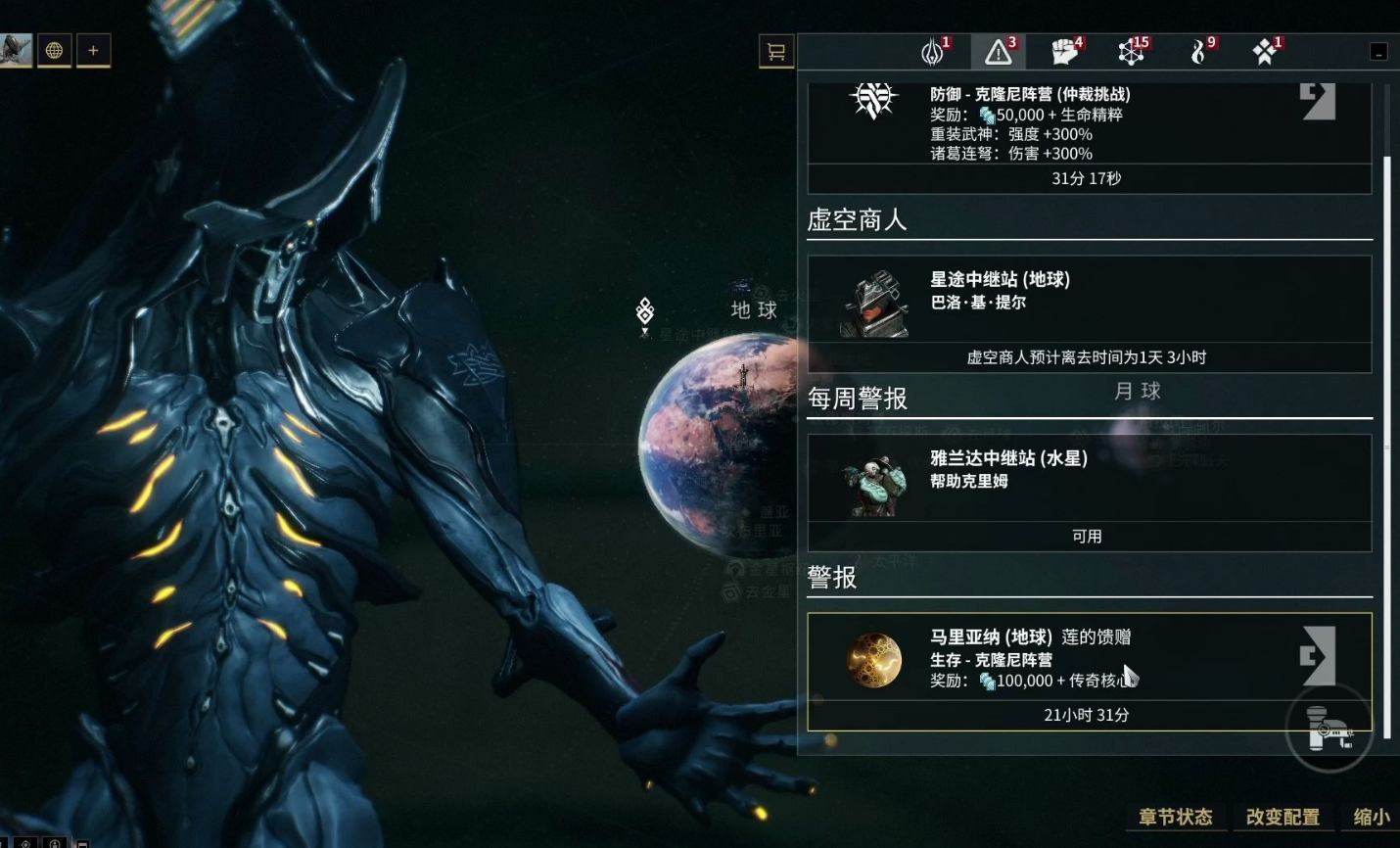Choose the 雅兰达中继站 weekly alert
Viewport: 1400px width, 848px height.
point(1089,480)
